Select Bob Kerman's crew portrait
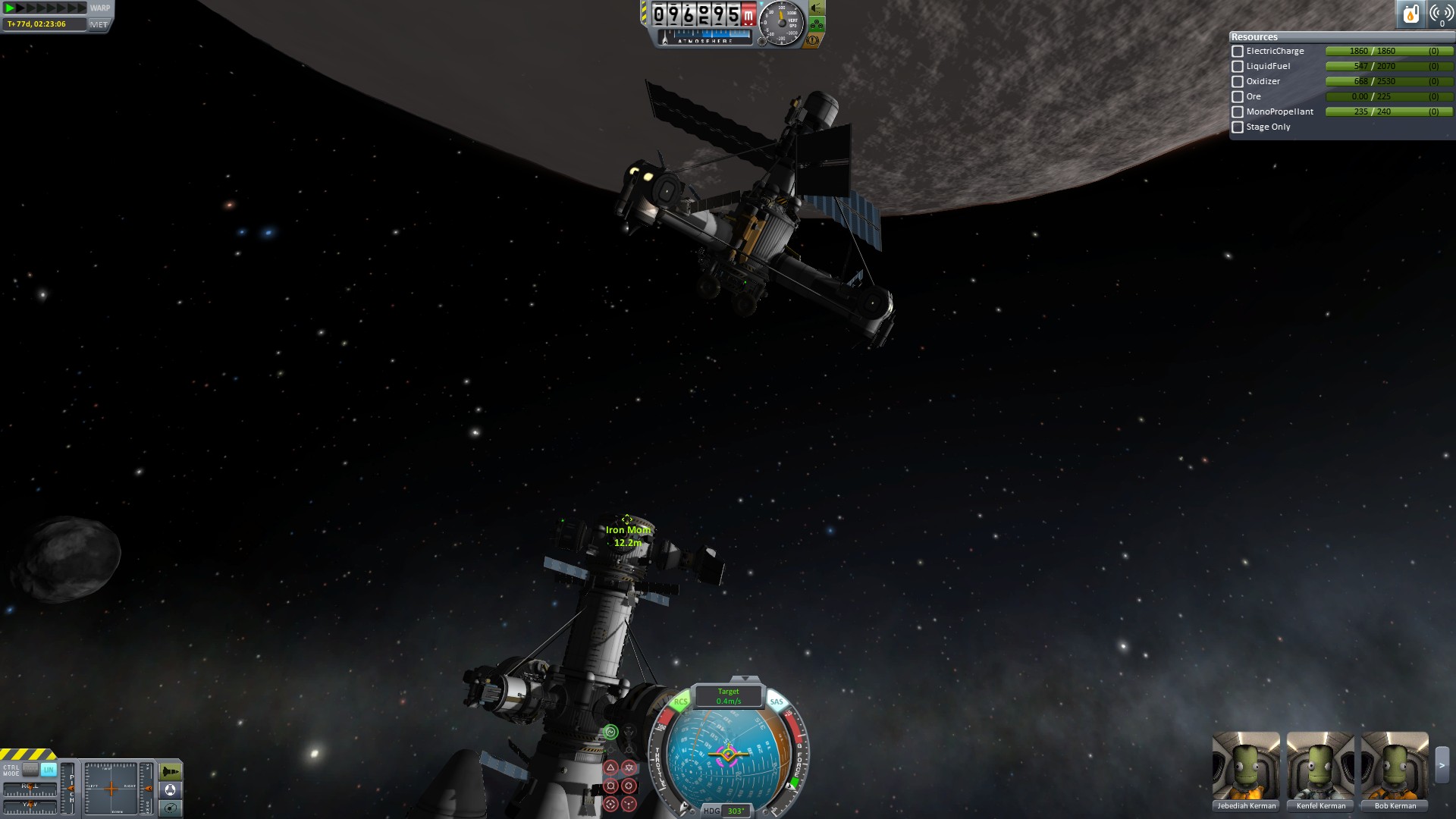 pyautogui.click(x=1395, y=766)
